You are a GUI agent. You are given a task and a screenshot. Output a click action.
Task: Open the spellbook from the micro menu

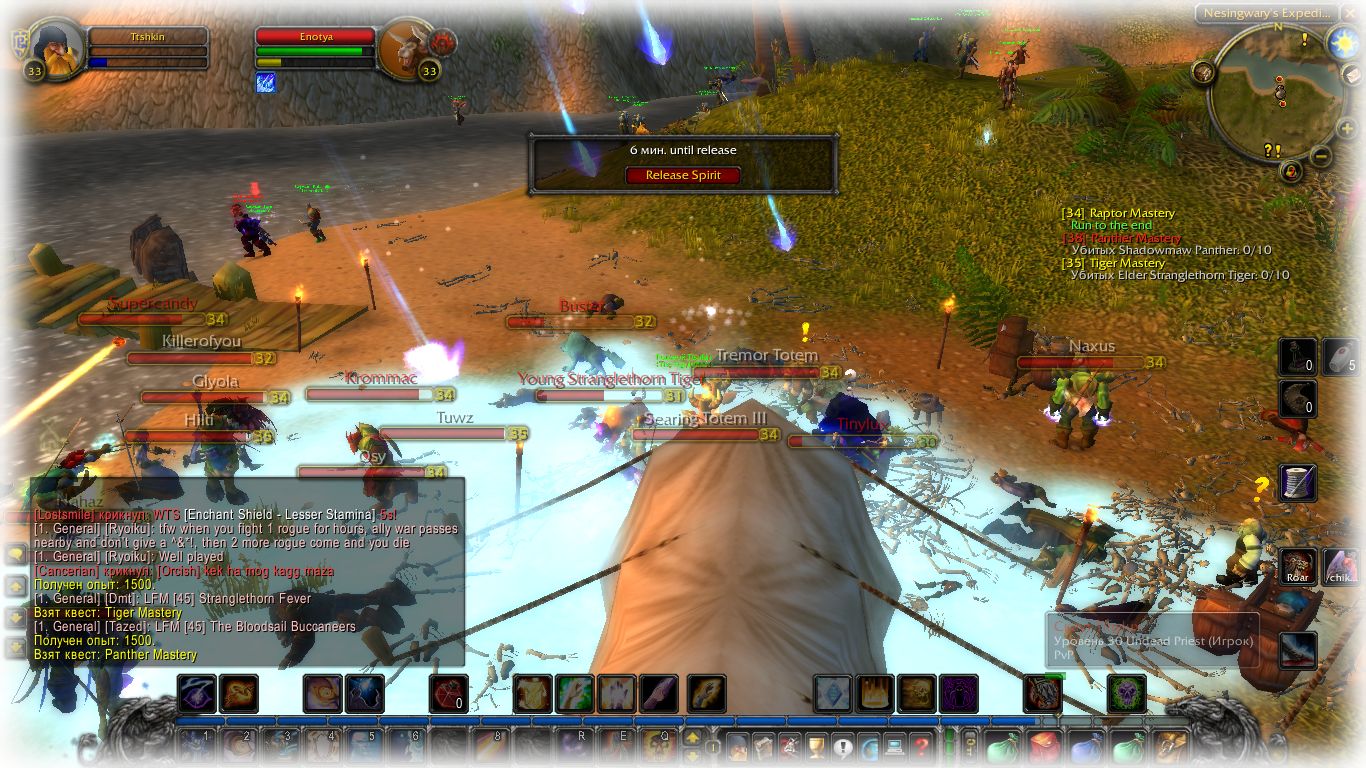tap(764, 745)
